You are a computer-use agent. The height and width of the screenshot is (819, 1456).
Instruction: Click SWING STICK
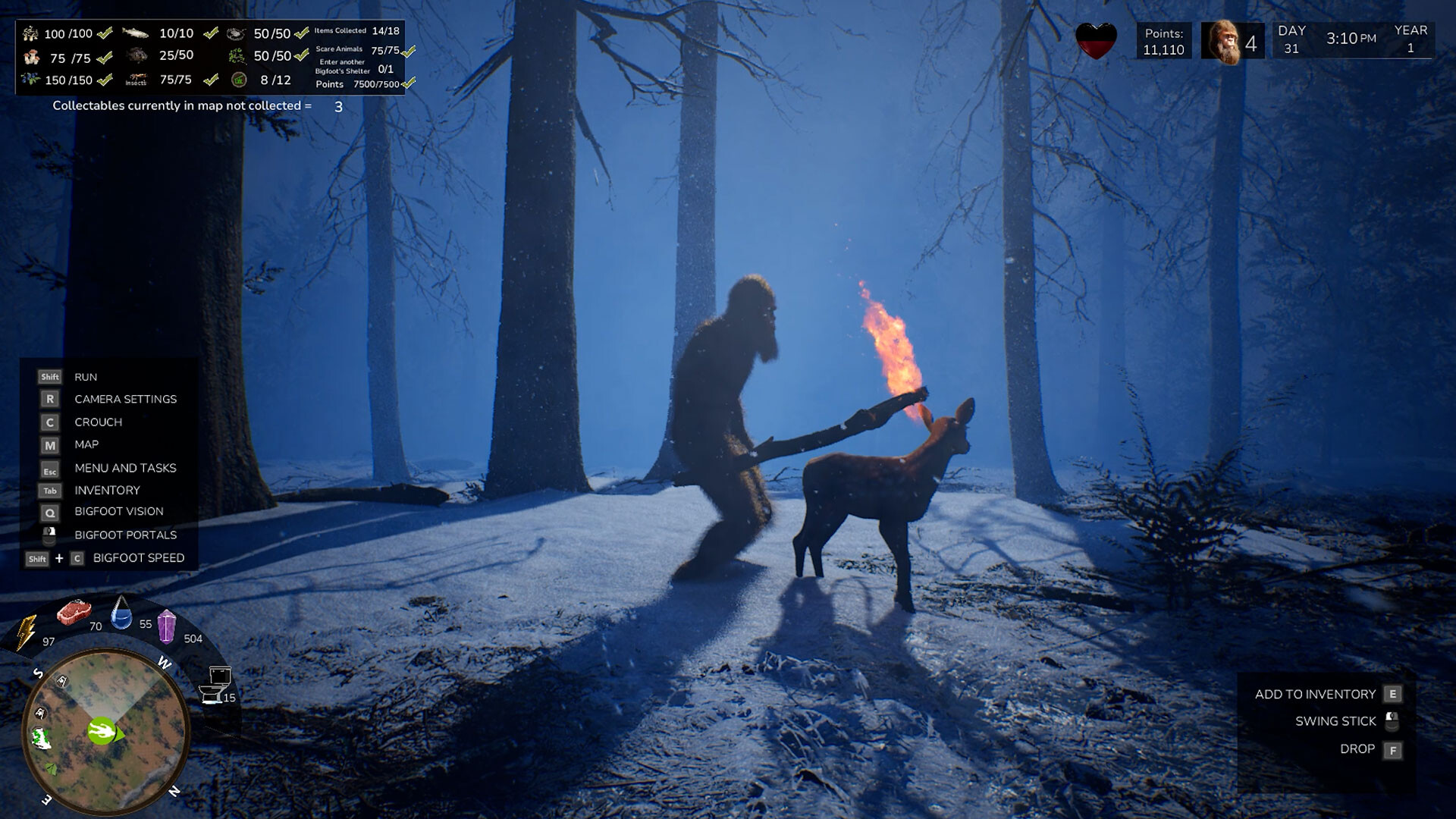point(1336,721)
